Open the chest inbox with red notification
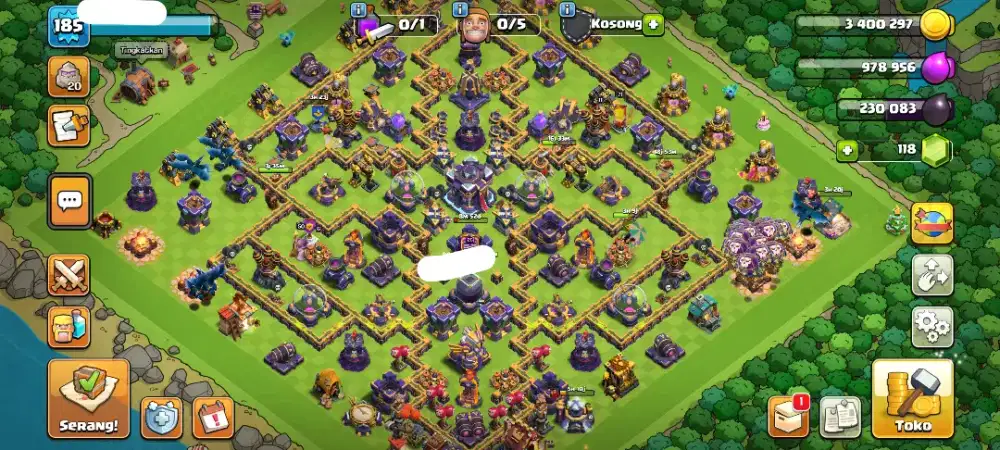This screenshot has height=450, width=1000. pos(789,416)
